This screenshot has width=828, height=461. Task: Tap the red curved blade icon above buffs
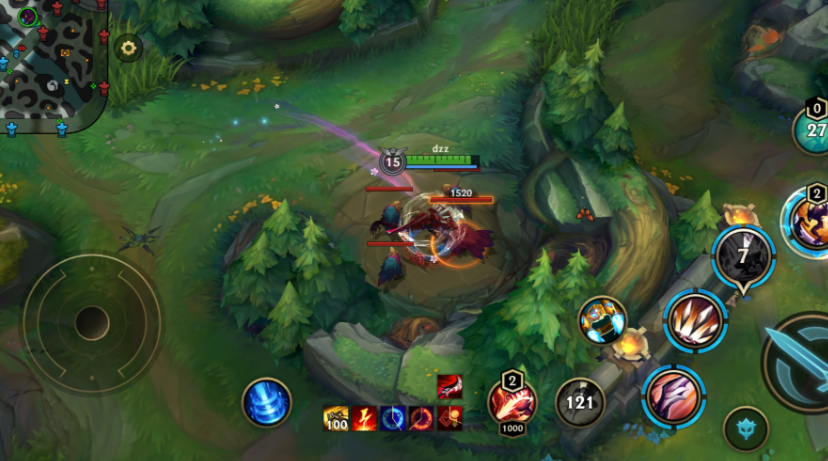(449, 387)
